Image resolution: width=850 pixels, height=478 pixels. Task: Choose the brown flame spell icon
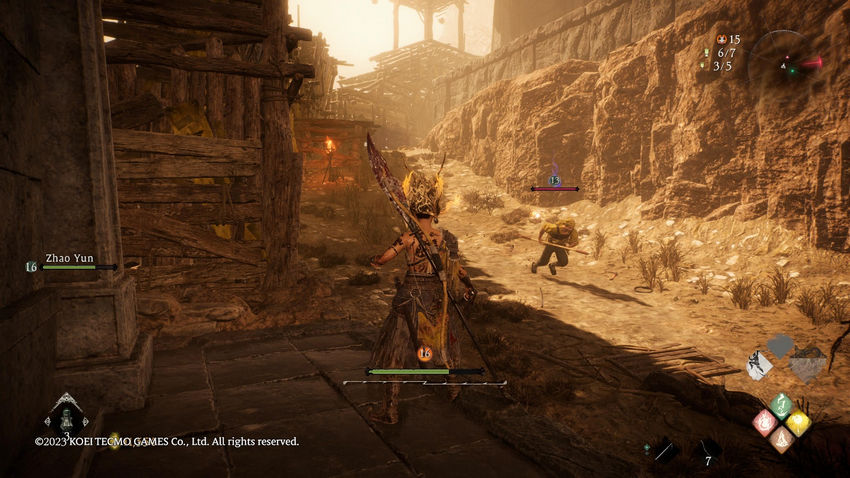click(781, 438)
